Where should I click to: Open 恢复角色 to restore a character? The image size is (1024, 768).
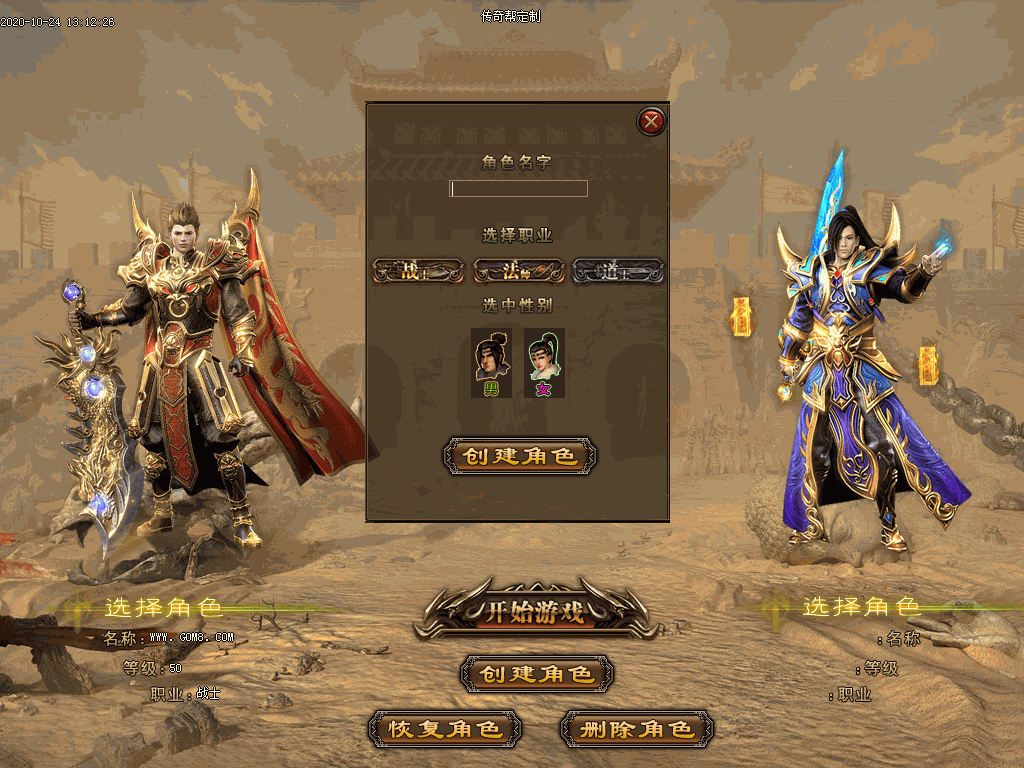(x=445, y=729)
